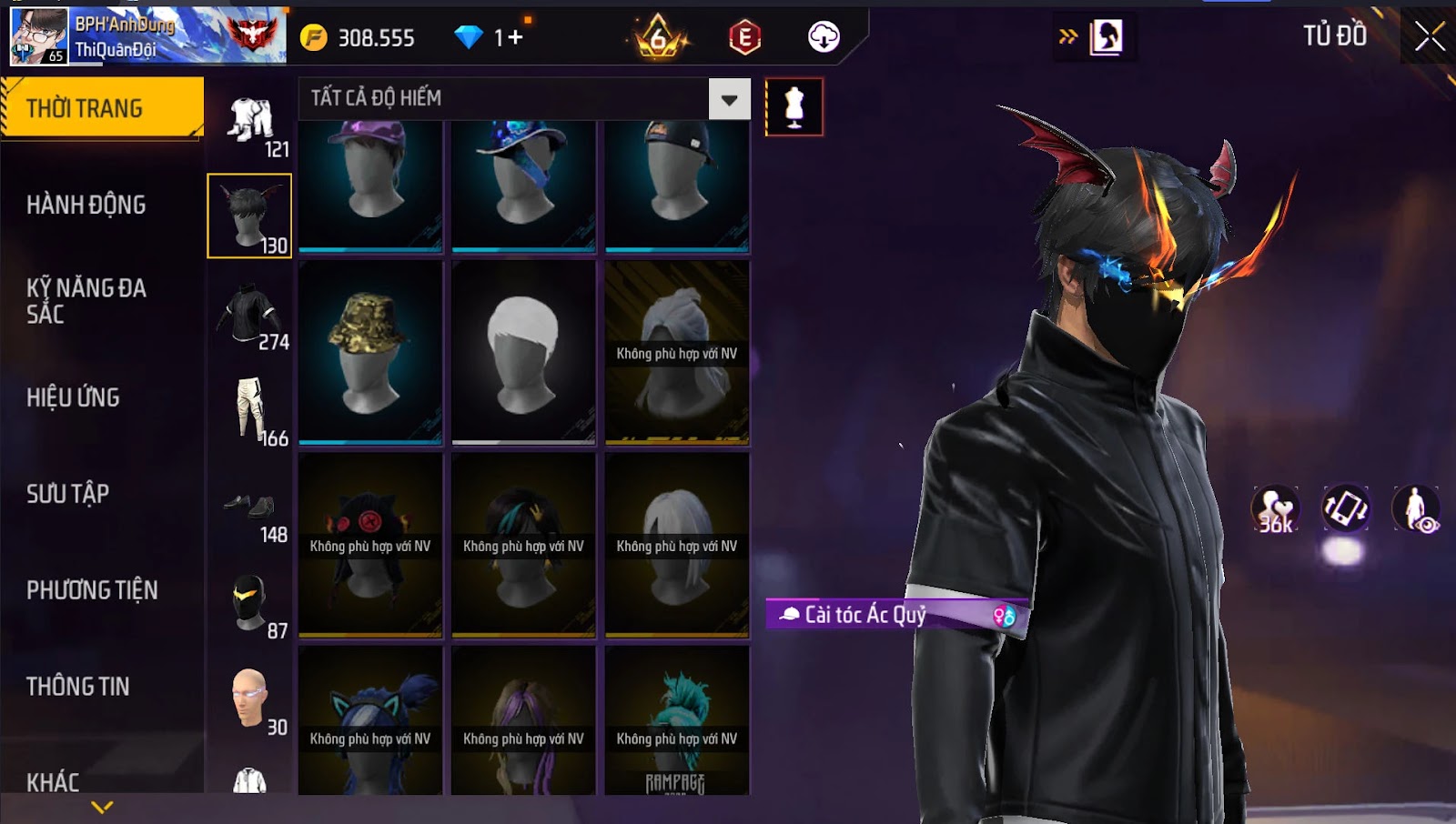Open the TẤT CẢ ĐỘ HIẾM rarity dropdown
The width and height of the screenshot is (1456, 824).
[x=729, y=99]
